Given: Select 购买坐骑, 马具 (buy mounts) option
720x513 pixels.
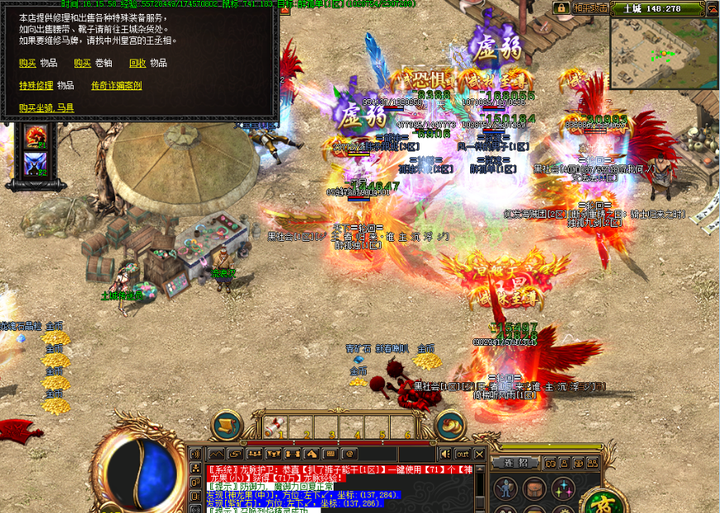Looking at the screenshot, I should [47, 108].
